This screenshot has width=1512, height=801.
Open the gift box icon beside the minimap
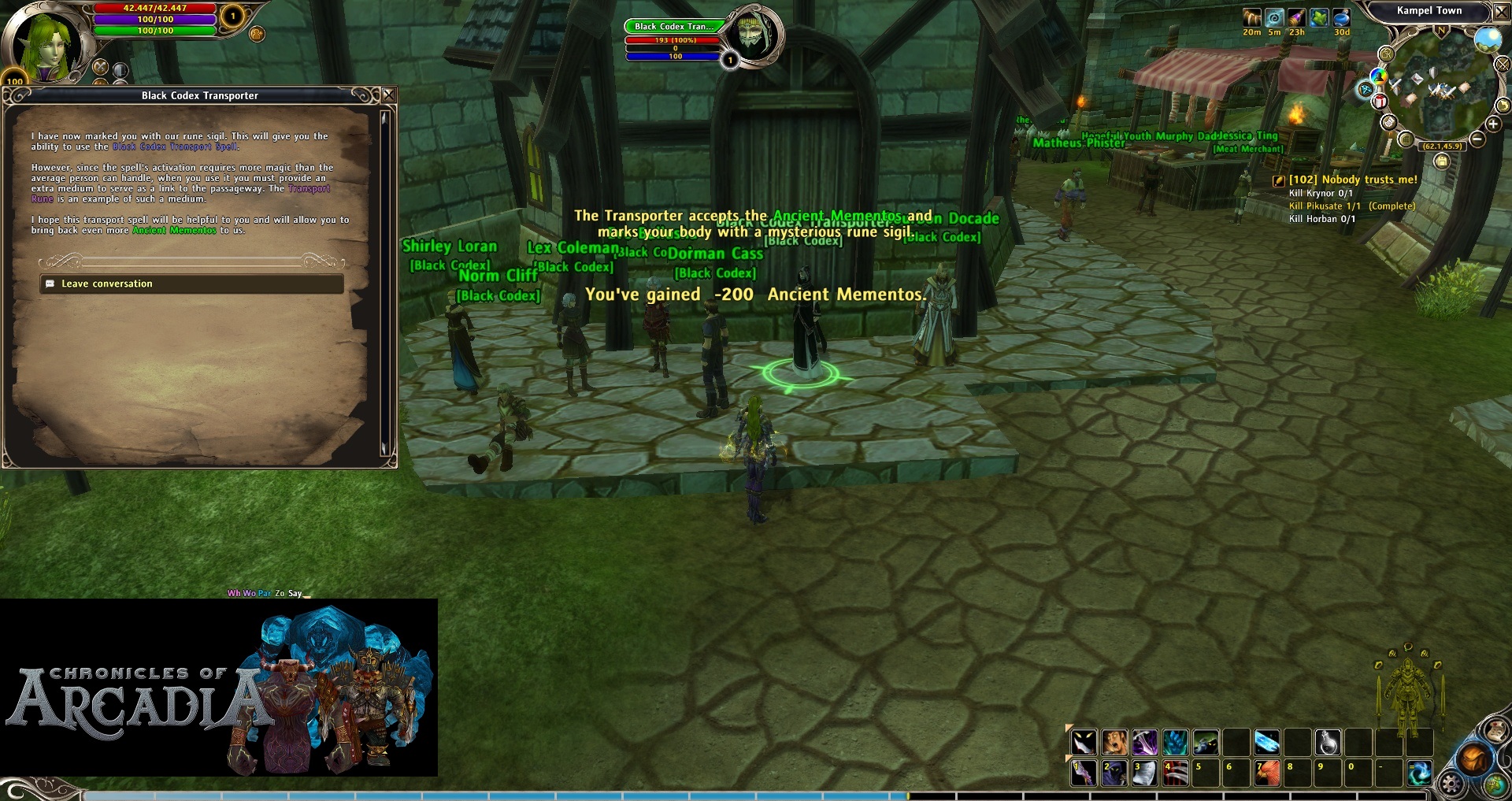tap(1380, 102)
